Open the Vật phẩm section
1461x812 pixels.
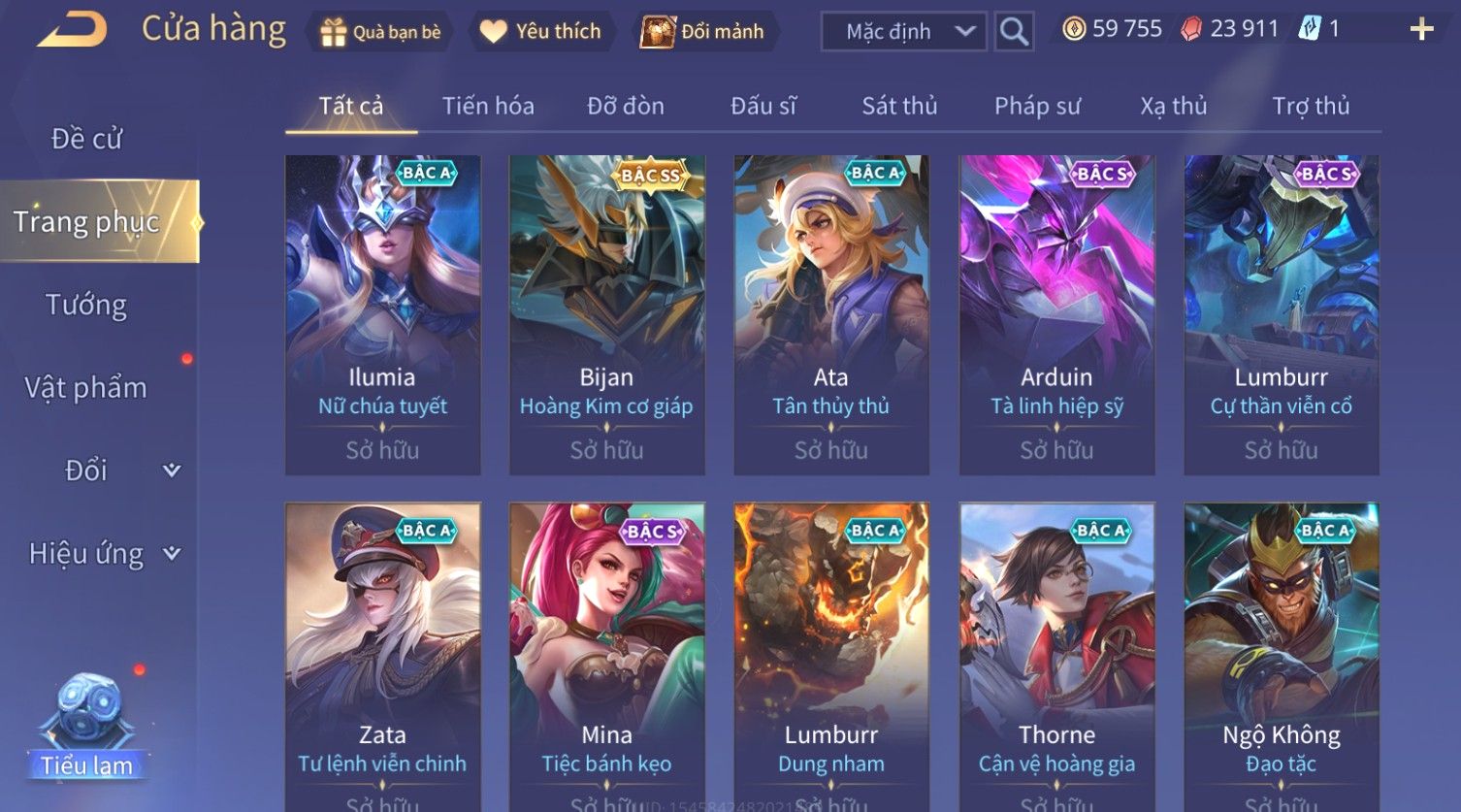tap(86, 388)
